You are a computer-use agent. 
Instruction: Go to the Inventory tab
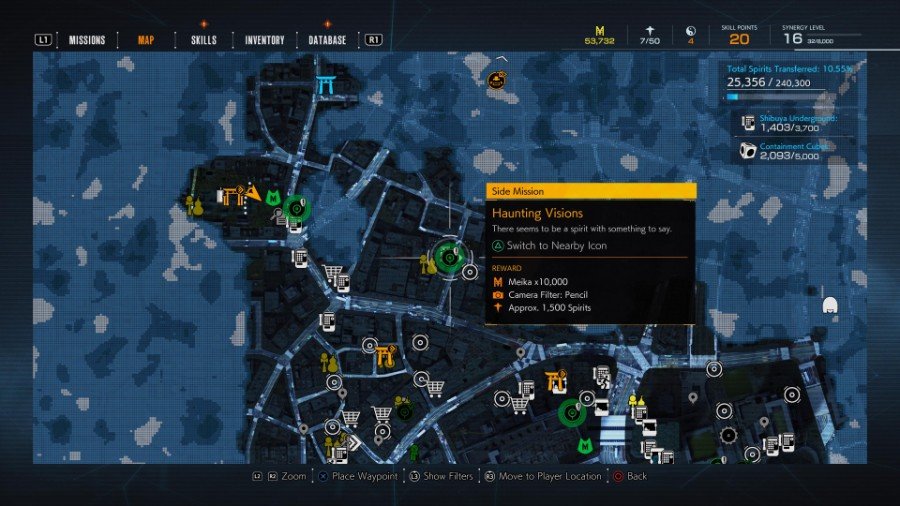tap(264, 40)
